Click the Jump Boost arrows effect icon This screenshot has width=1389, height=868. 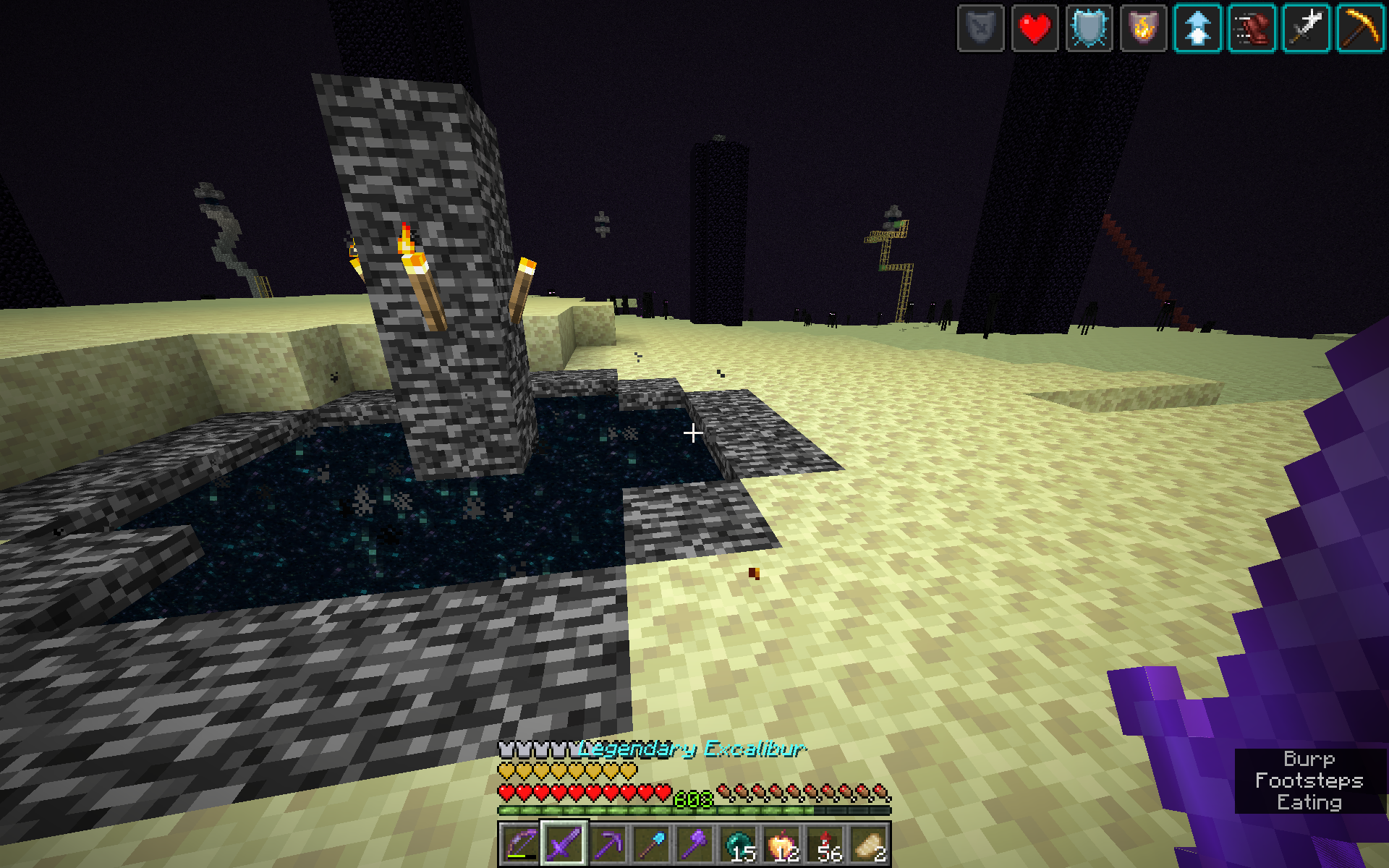pos(1197,29)
